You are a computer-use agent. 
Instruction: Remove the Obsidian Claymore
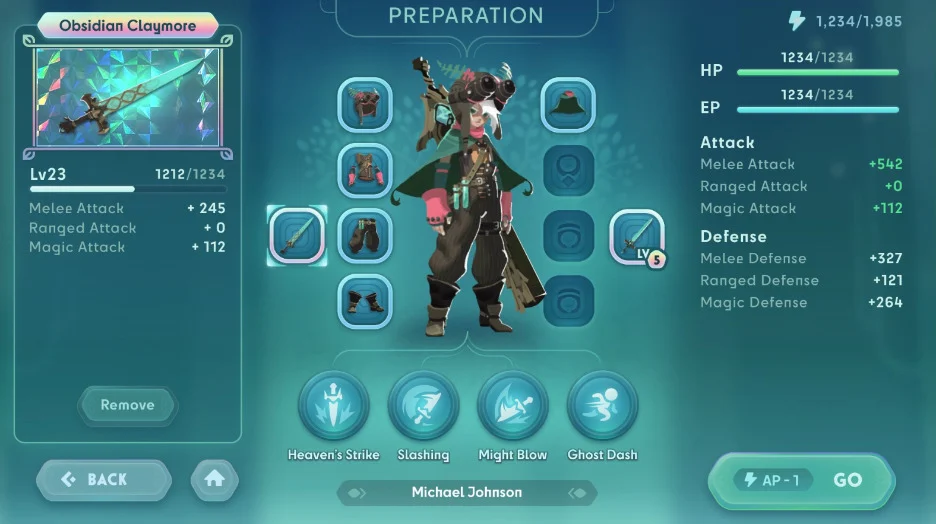[127, 405]
